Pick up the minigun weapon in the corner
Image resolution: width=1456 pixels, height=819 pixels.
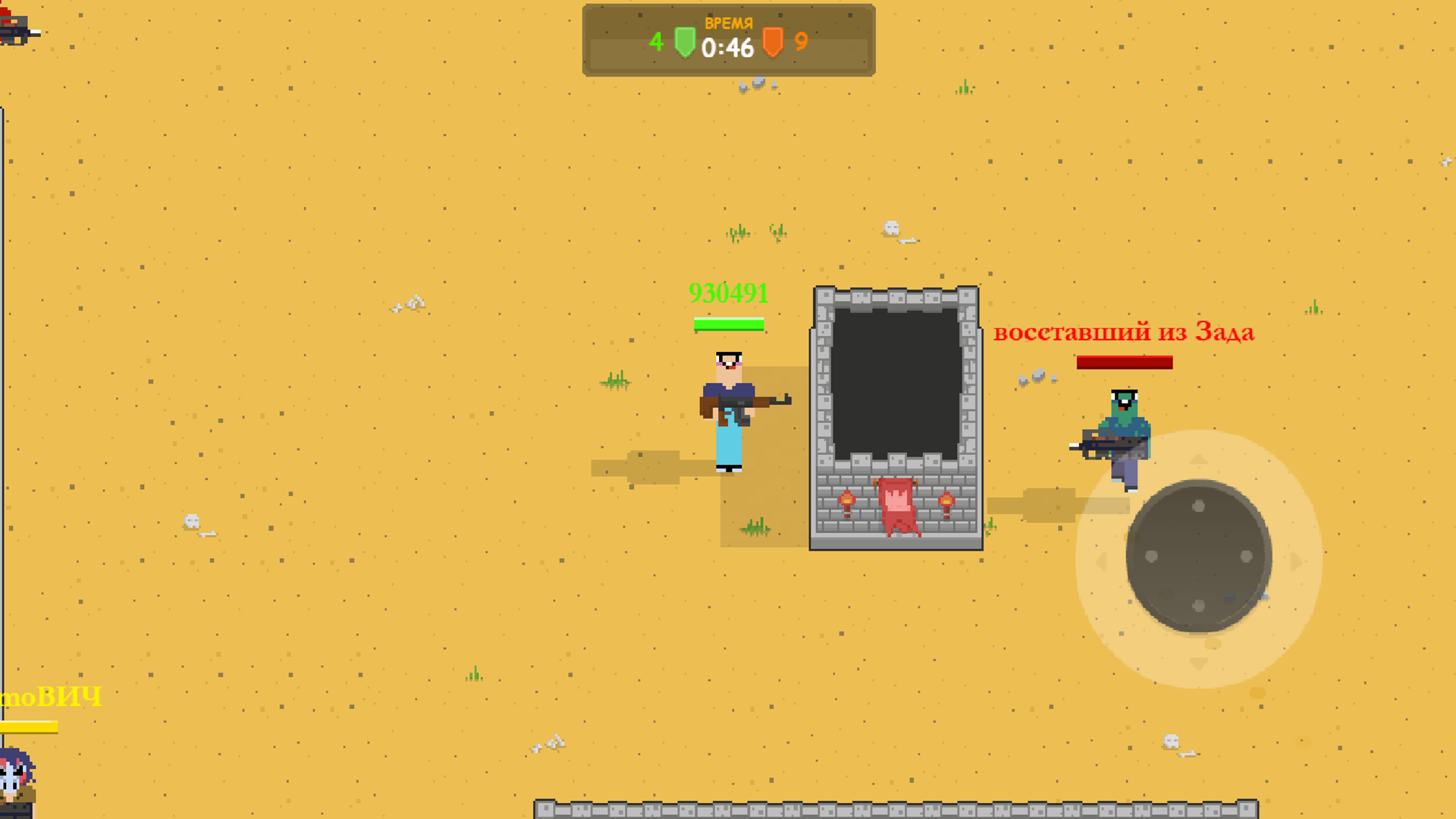[17, 30]
